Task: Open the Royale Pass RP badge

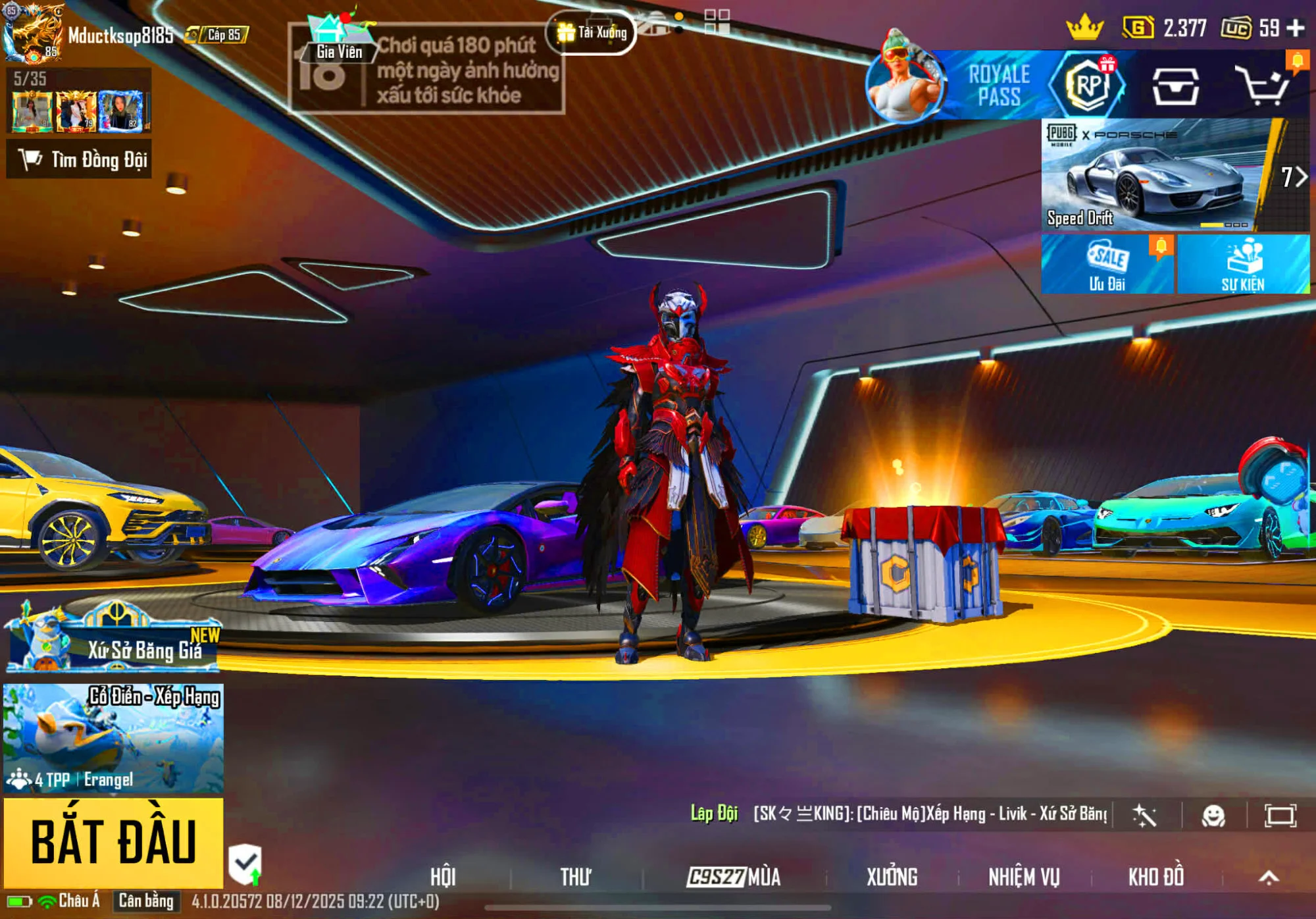Action: (1088, 86)
